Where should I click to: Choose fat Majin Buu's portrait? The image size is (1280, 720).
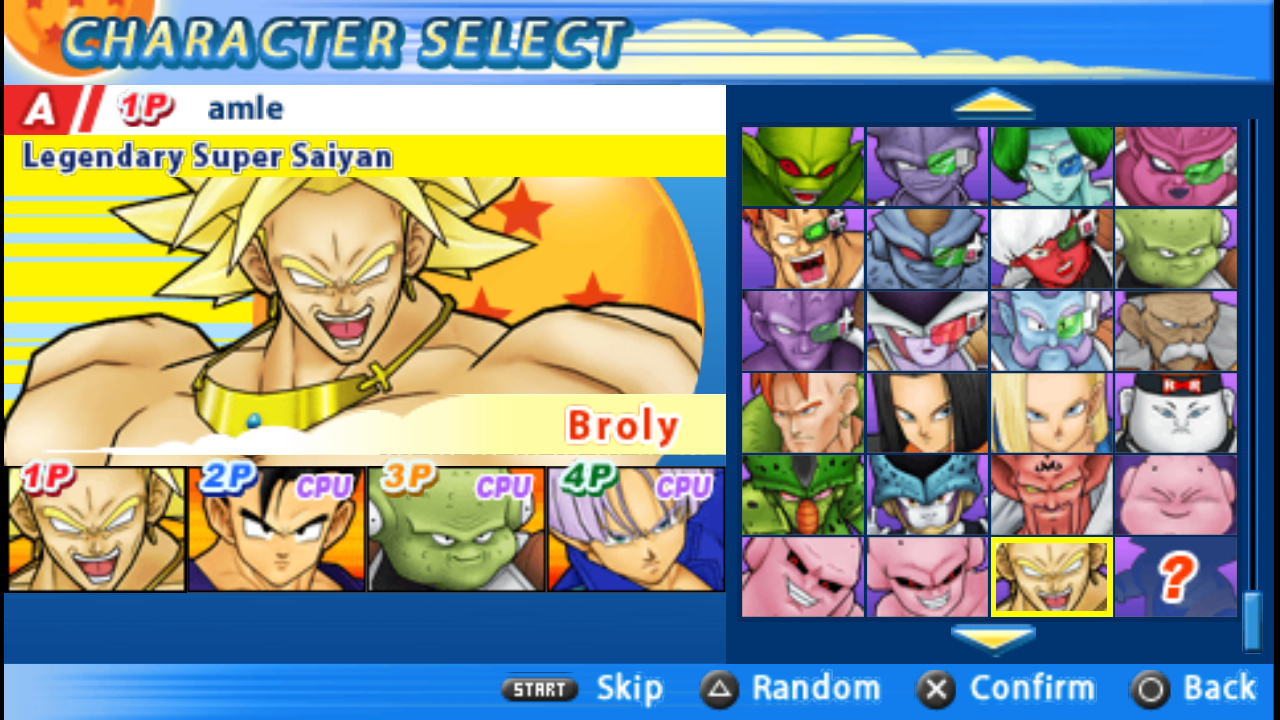coord(1176,494)
